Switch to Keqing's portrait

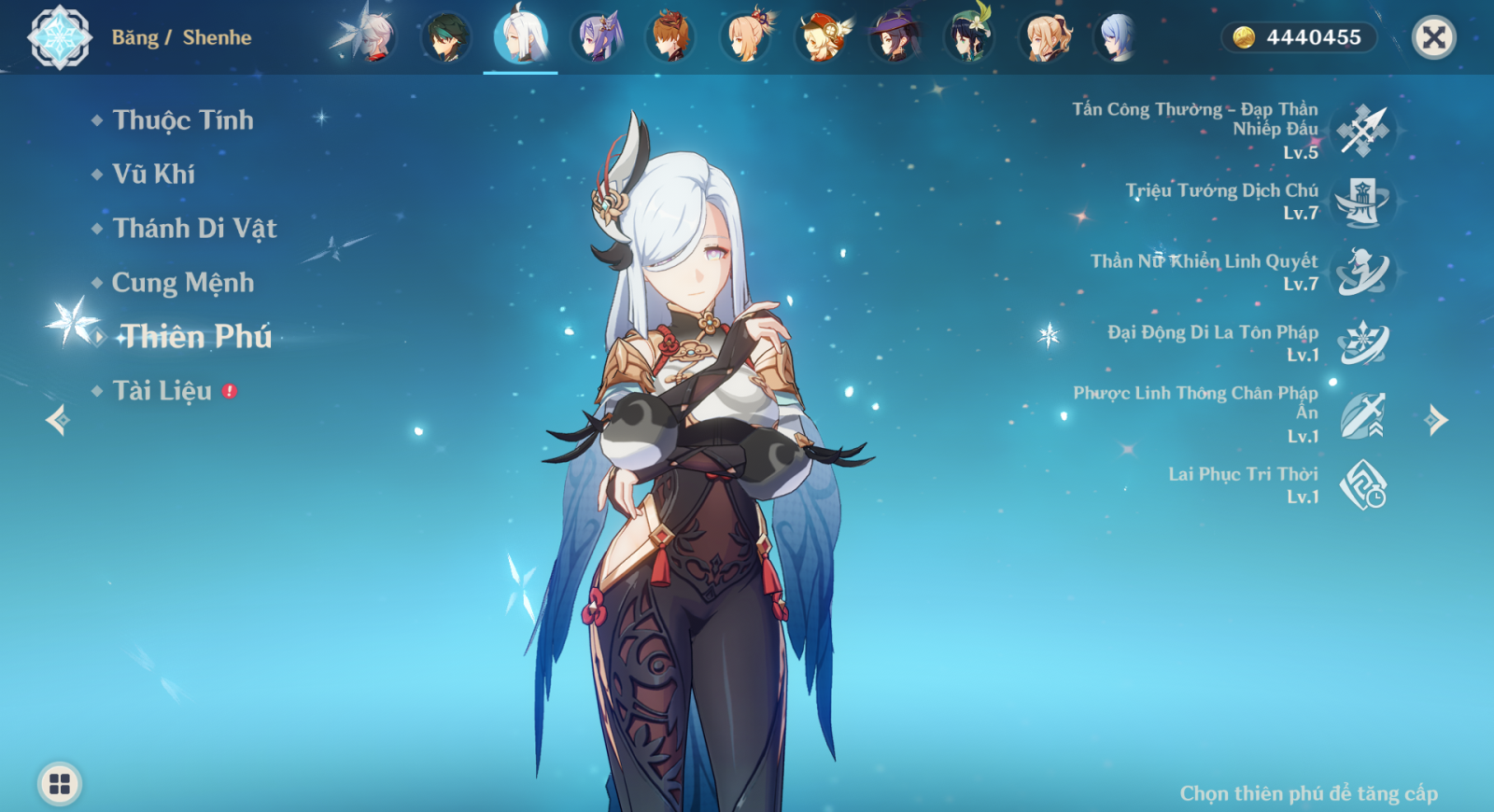click(x=596, y=38)
